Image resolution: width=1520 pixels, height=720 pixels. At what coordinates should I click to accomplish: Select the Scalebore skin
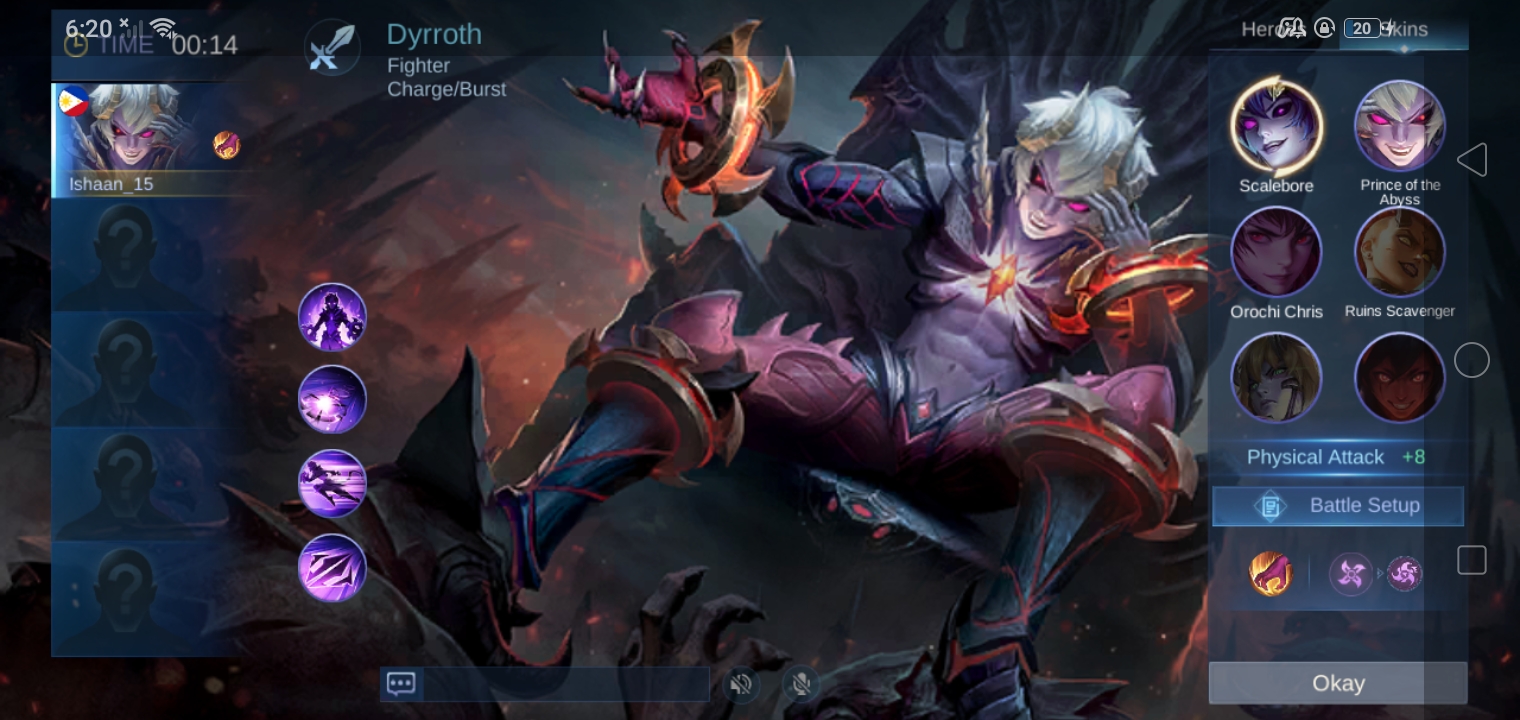click(1276, 128)
